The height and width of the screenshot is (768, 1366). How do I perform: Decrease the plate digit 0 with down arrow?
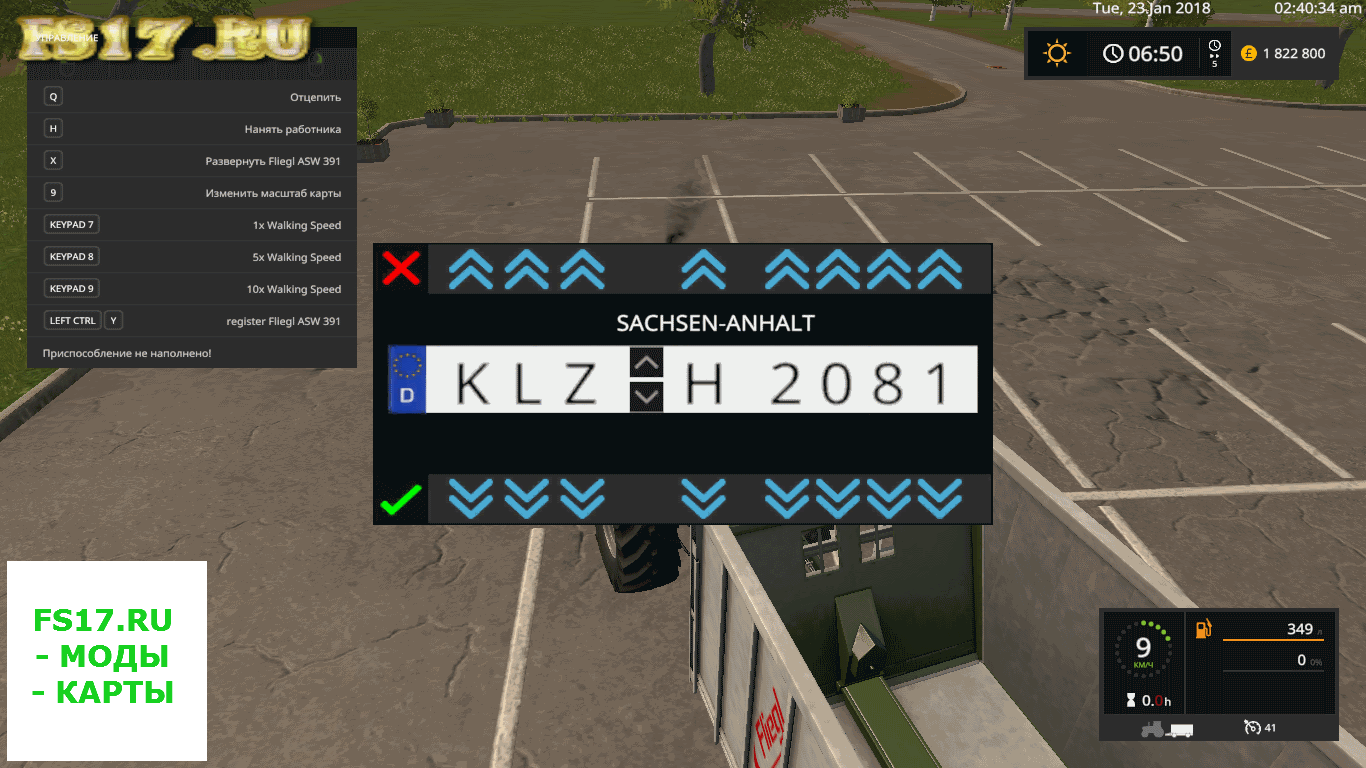[838, 497]
